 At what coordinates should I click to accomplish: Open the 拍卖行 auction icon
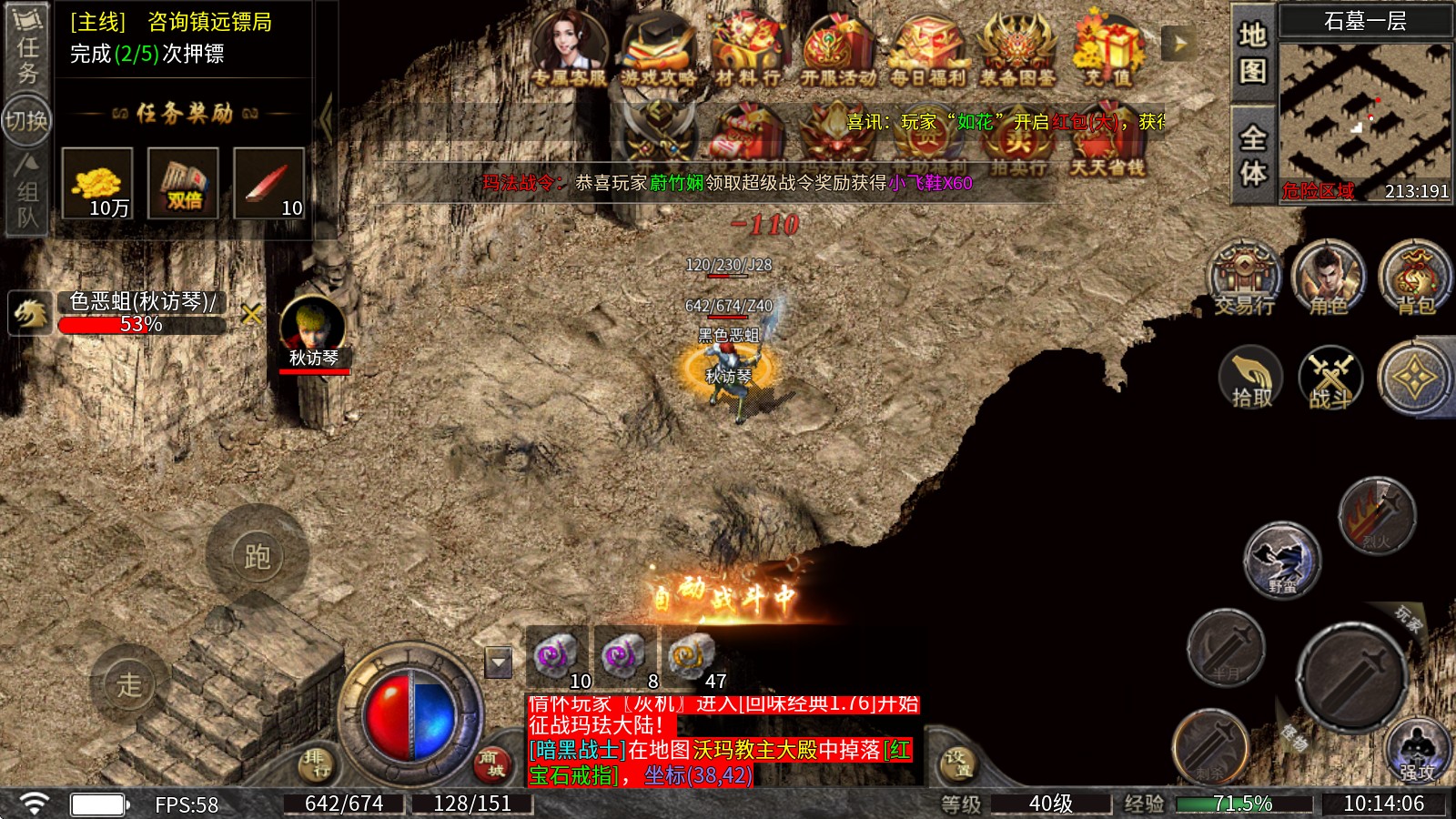pos(1019,141)
